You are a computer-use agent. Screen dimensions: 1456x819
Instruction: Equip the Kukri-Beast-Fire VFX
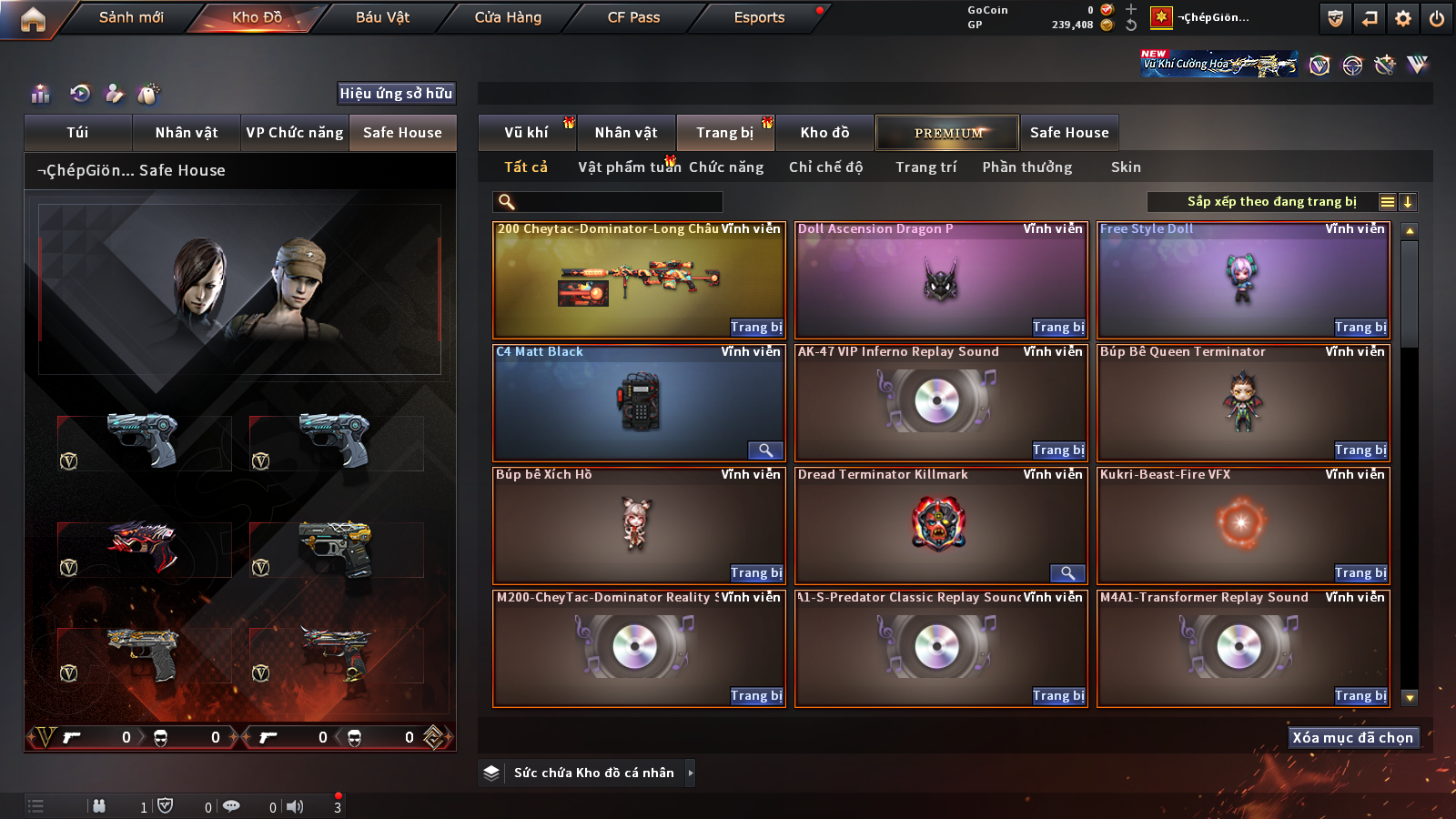1360,573
